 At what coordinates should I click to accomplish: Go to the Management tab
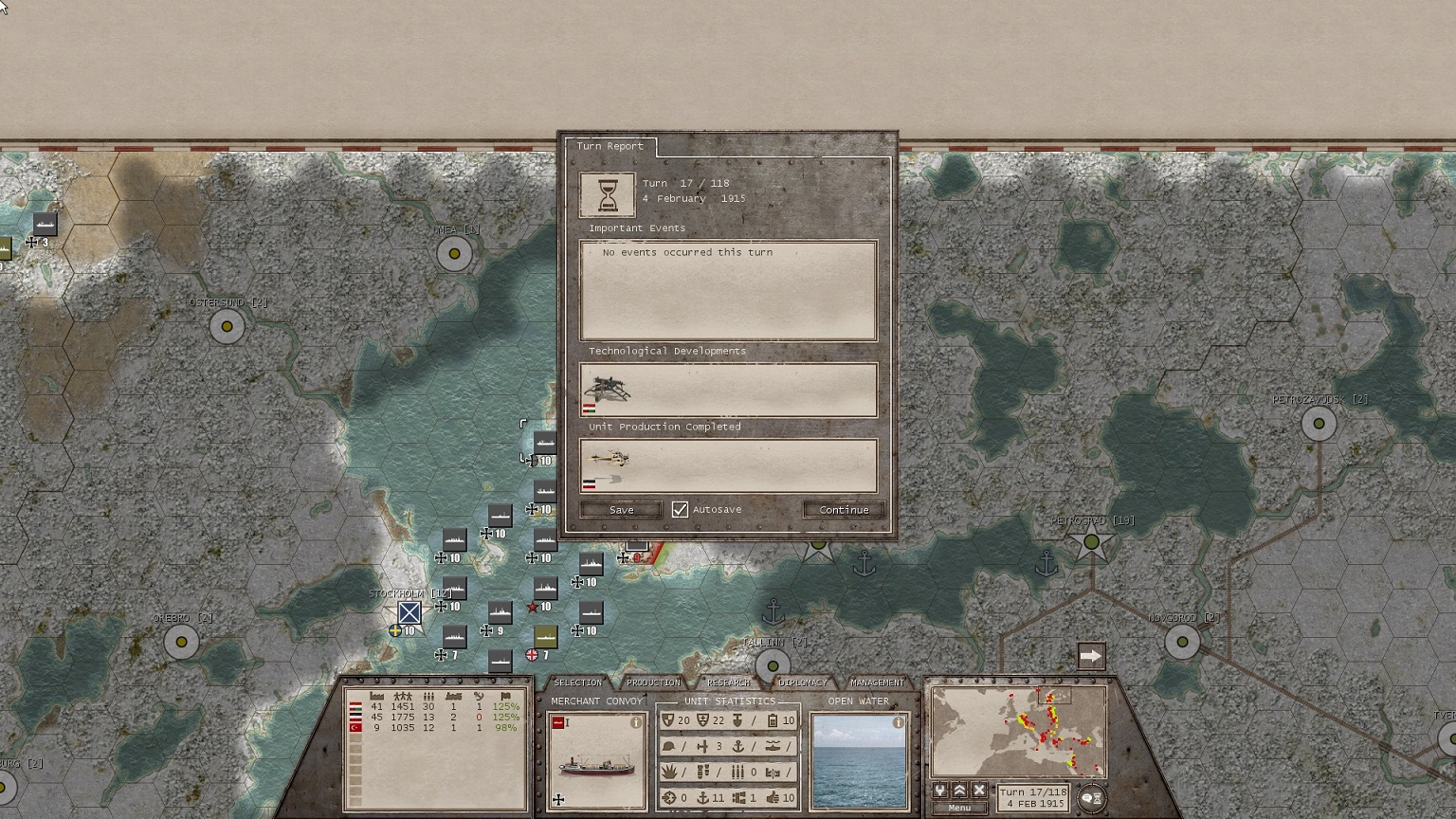(x=877, y=682)
